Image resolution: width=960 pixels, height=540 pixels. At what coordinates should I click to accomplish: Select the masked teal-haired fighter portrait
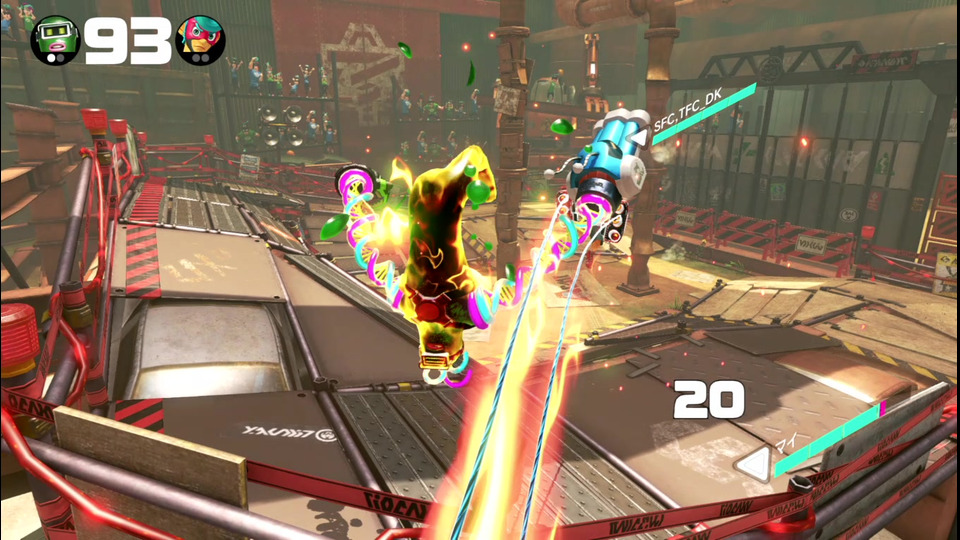pyautogui.click(x=200, y=40)
